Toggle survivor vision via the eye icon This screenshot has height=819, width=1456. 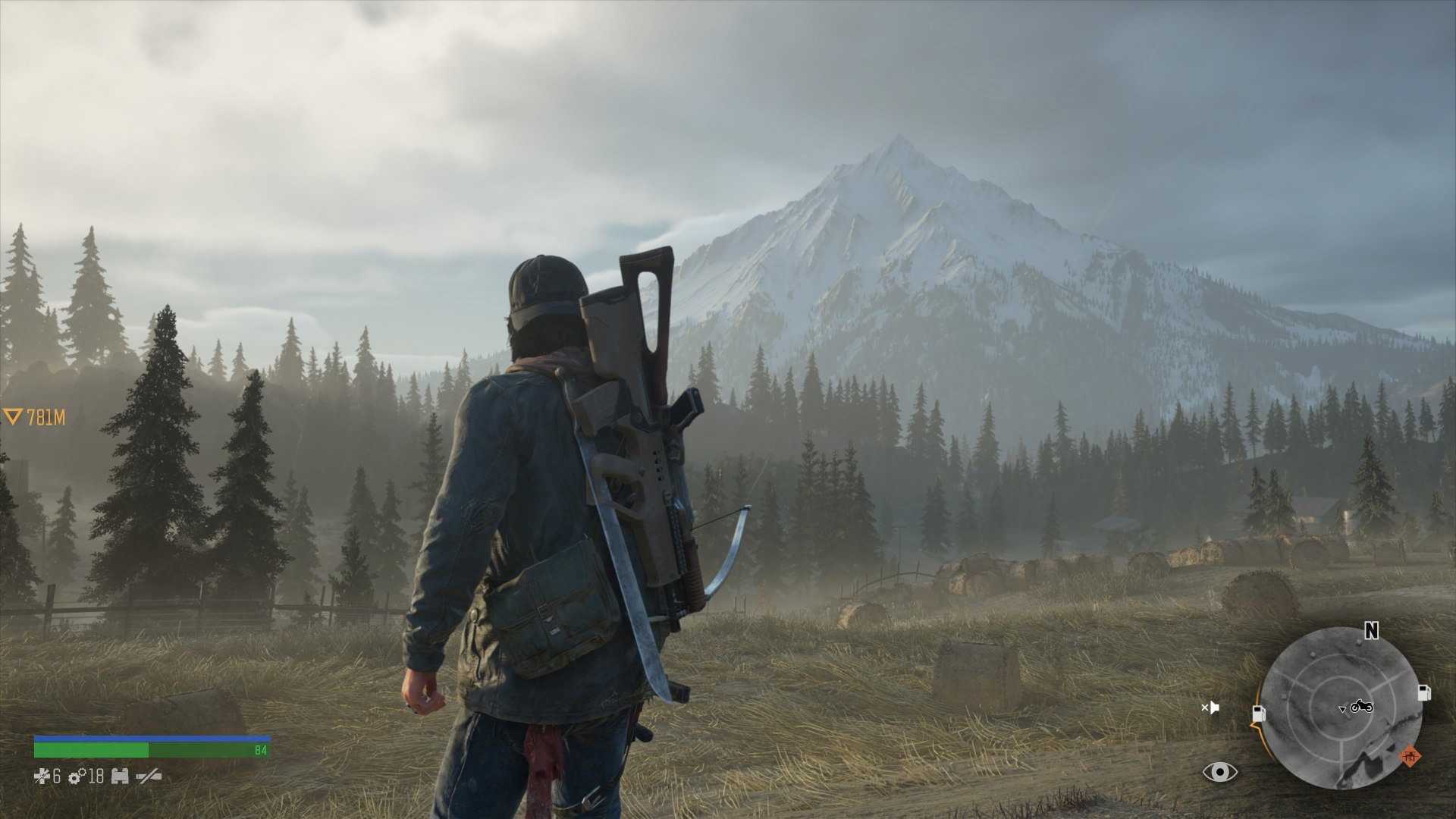click(x=1220, y=773)
